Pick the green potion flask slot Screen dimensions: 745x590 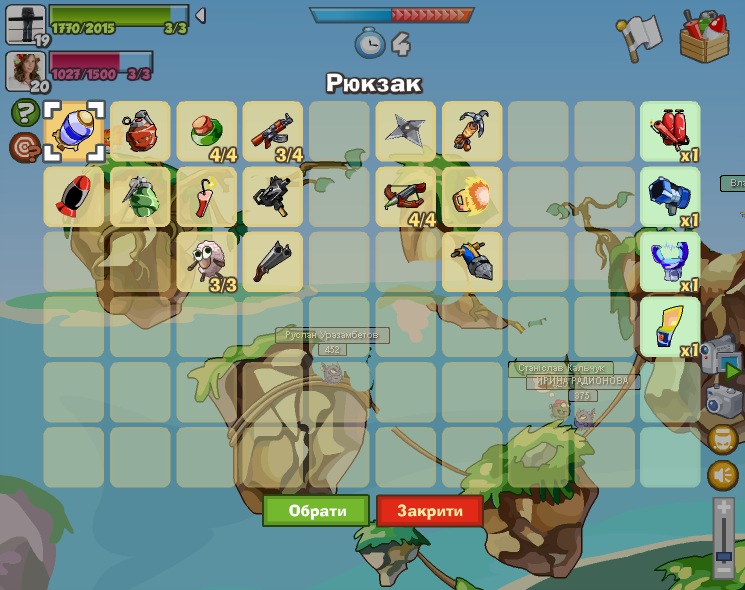coord(207,131)
